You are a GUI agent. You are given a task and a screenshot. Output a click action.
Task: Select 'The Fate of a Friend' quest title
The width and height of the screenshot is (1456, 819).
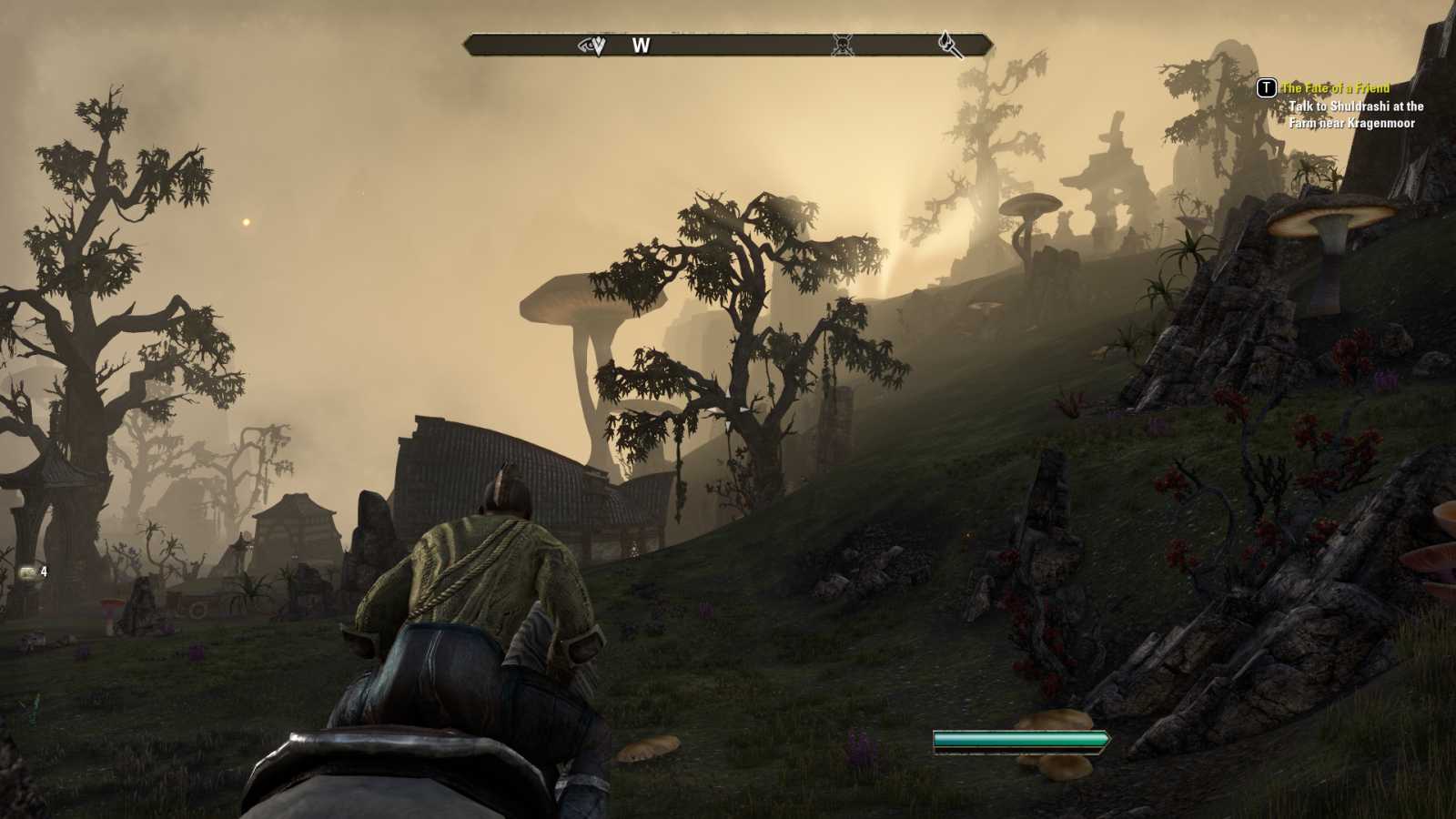click(1335, 87)
